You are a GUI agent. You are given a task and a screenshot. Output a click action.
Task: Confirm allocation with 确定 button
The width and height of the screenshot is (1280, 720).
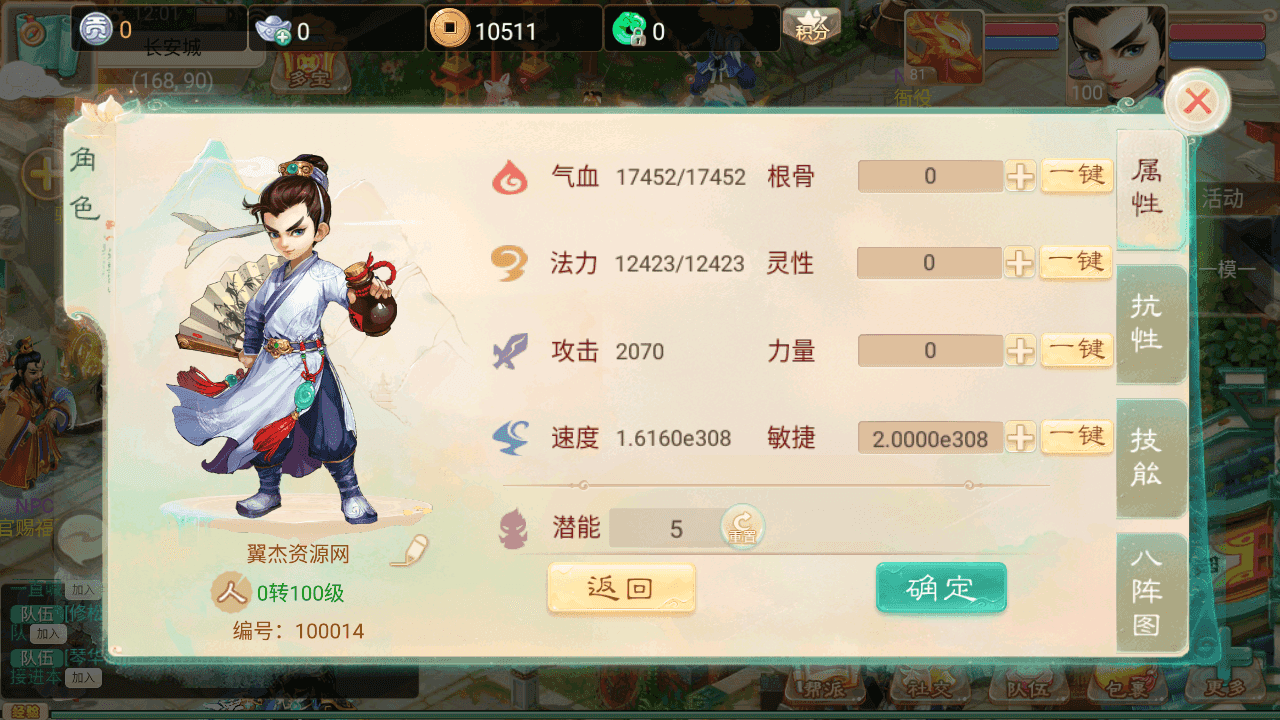click(x=941, y=588)
